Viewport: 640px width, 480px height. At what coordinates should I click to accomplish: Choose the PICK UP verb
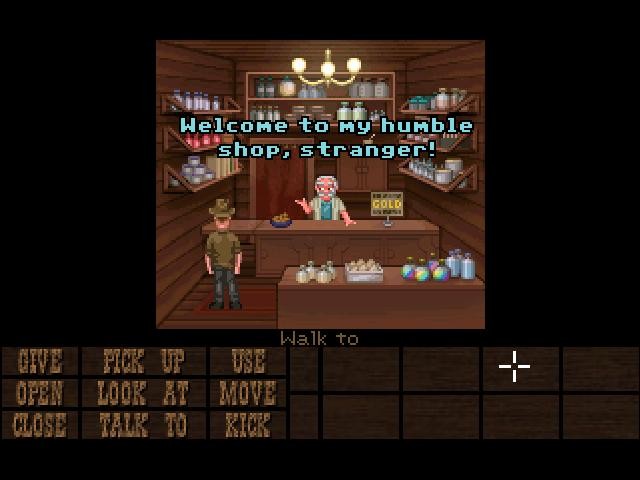[x=142, y=361]
